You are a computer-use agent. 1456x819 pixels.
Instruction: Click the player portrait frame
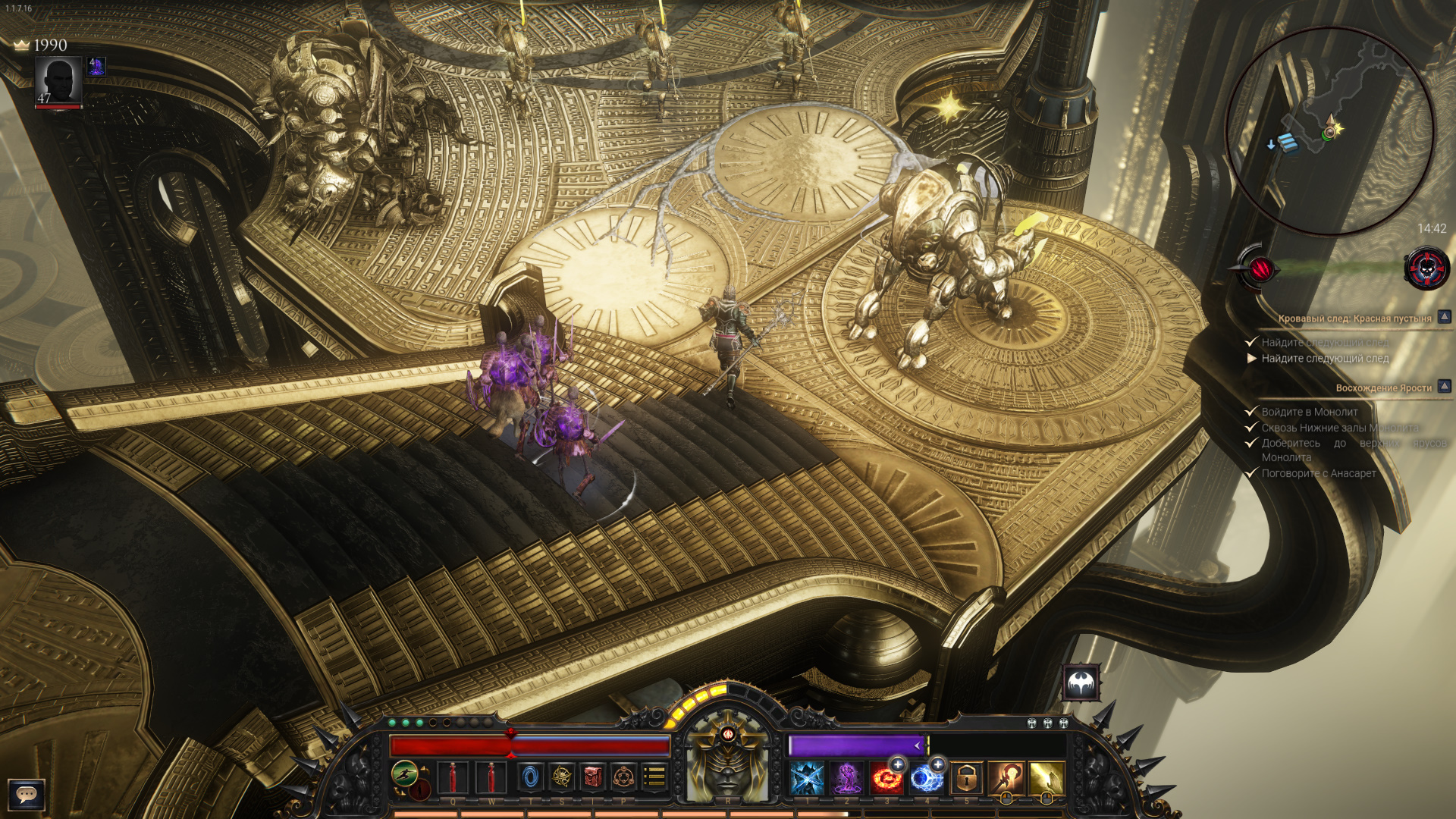point(58,81)
